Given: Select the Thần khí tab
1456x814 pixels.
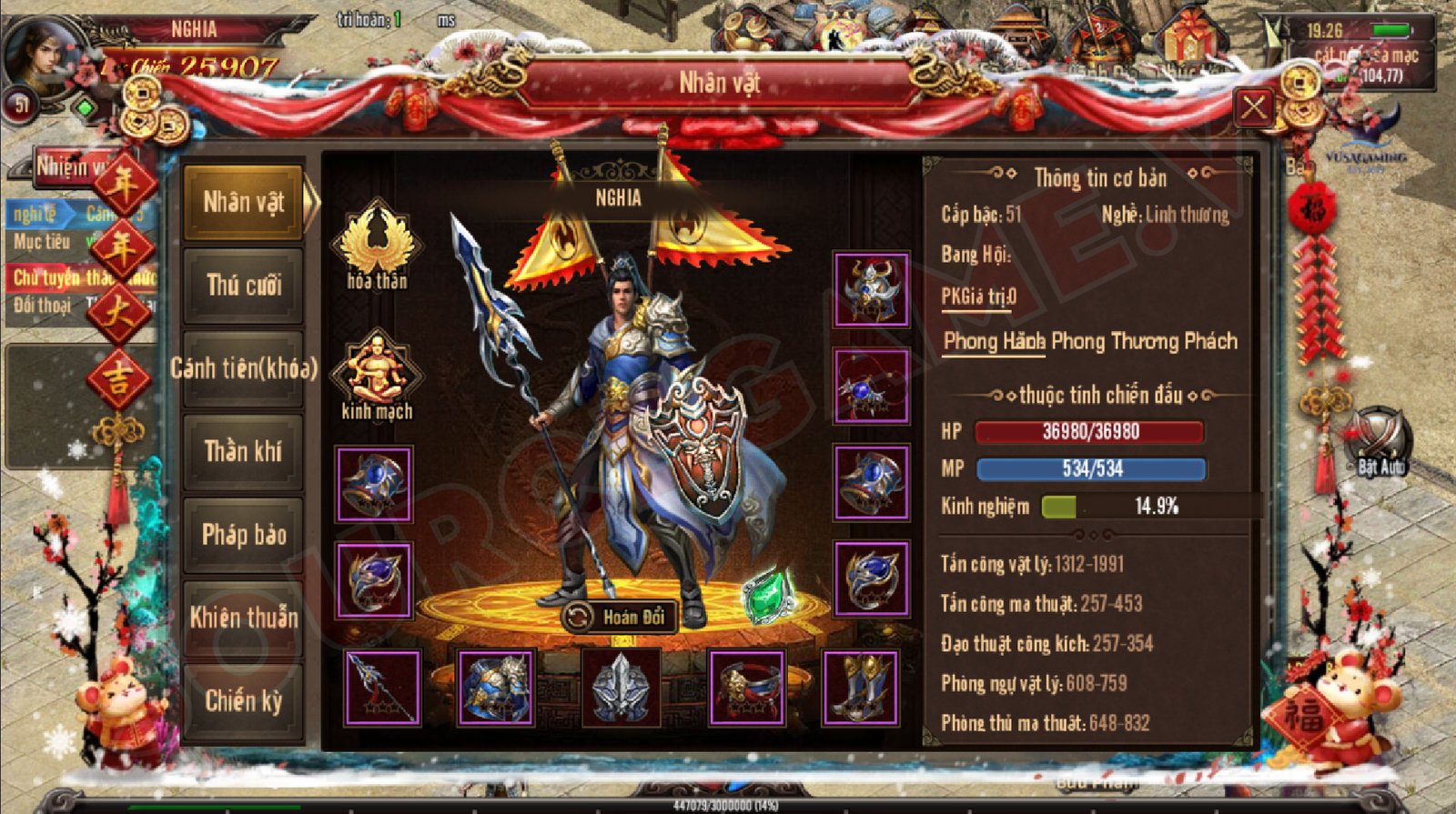Looking at the screenshot, I should click(243, 452).
